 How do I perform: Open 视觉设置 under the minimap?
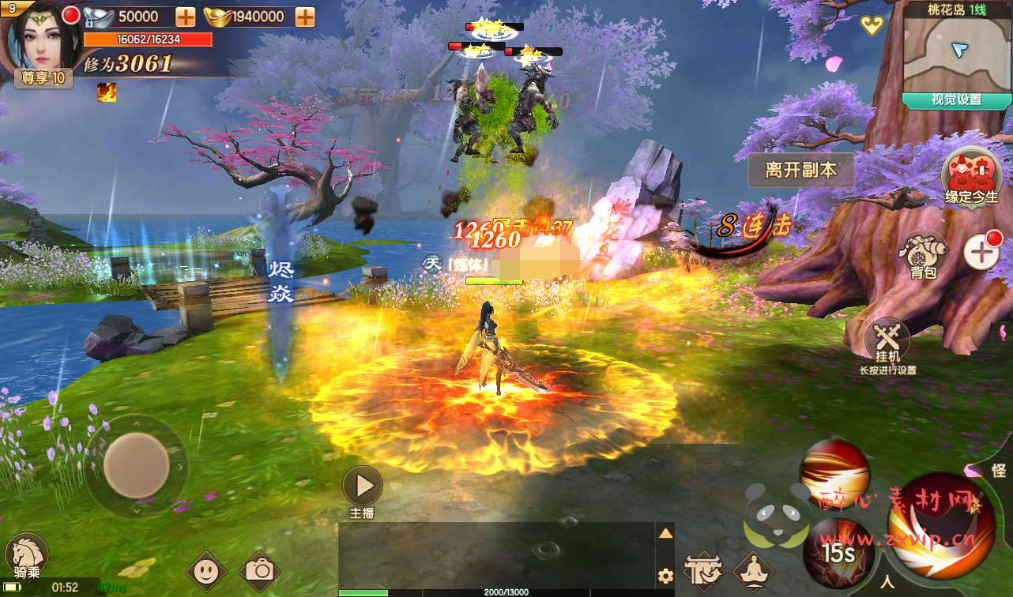[x=956, y=100]
